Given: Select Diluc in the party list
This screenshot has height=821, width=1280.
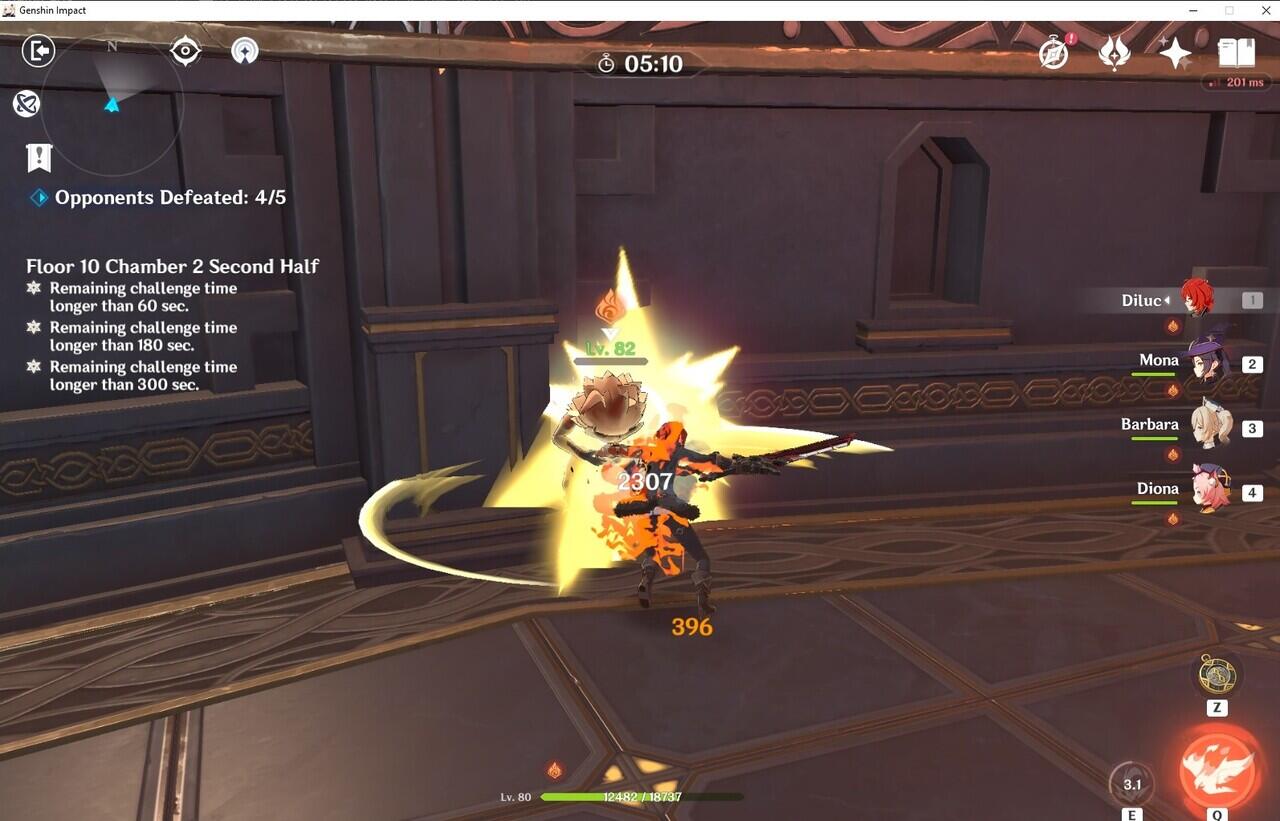Looking at the screenshot, I should [x=1196, y=299].
